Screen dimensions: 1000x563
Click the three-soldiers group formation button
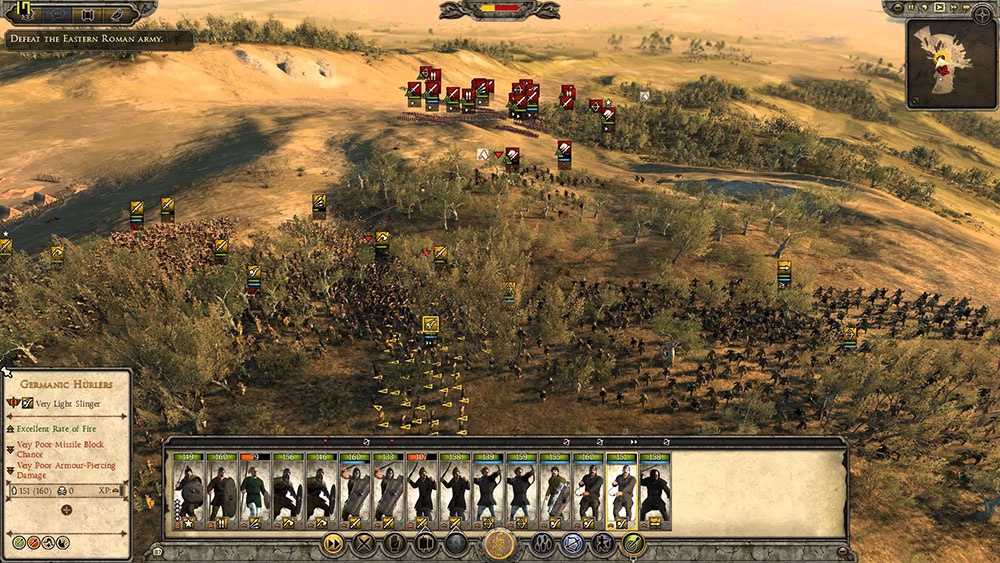[x=544, y=544]
